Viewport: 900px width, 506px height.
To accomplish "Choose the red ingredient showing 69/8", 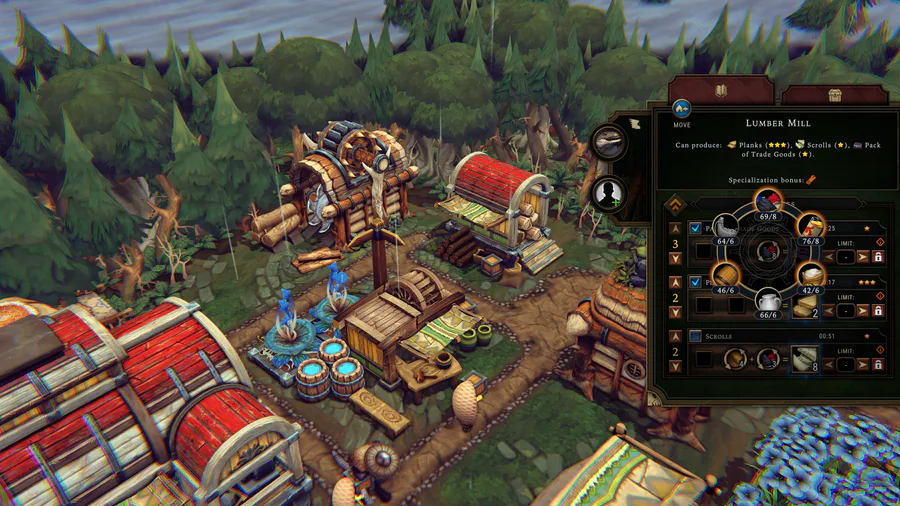I will 767,200.
